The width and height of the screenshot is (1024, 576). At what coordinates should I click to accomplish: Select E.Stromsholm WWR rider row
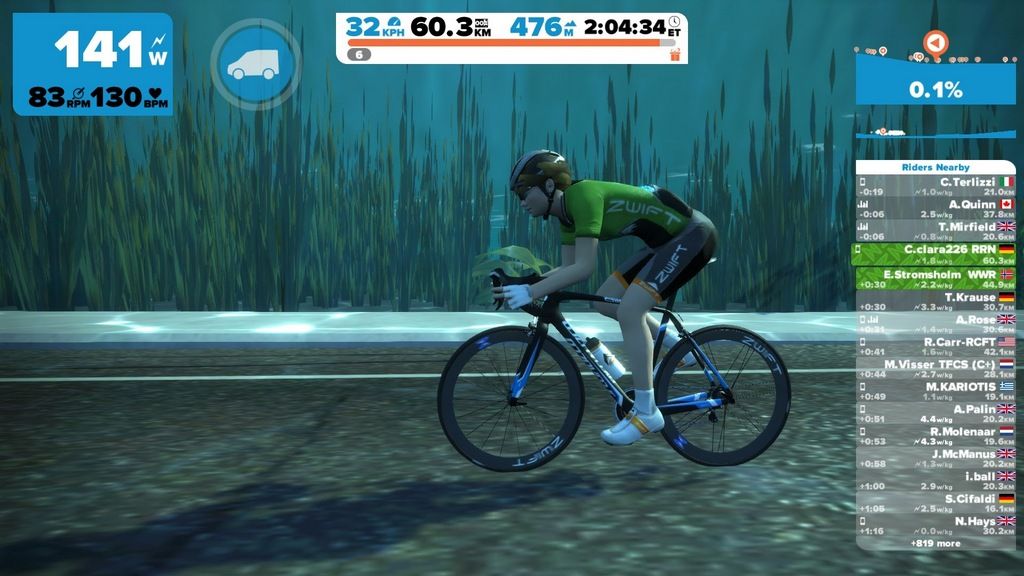click(x=935, y=278)
